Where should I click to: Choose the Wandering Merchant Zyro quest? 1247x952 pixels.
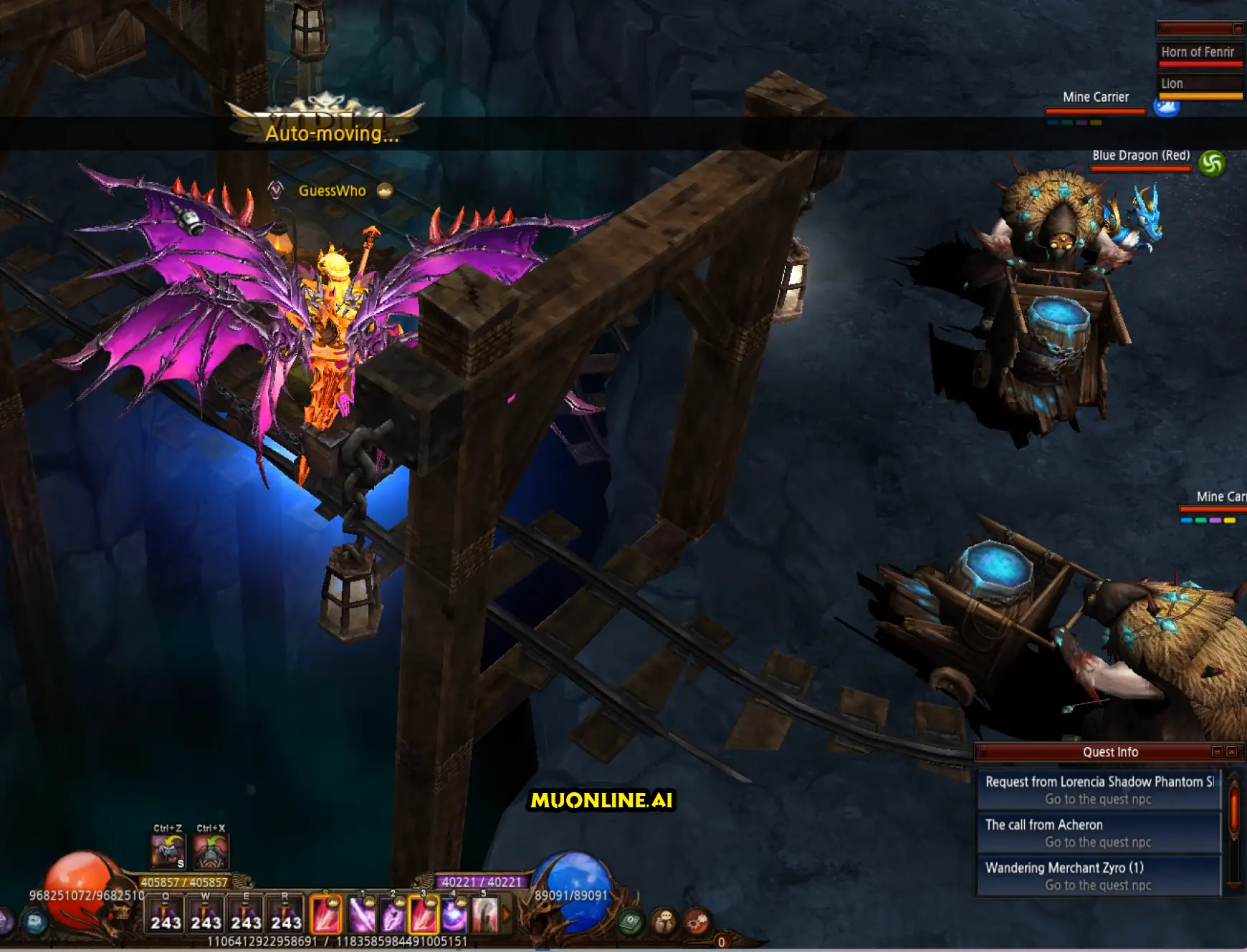click(x=1099, y=875)
